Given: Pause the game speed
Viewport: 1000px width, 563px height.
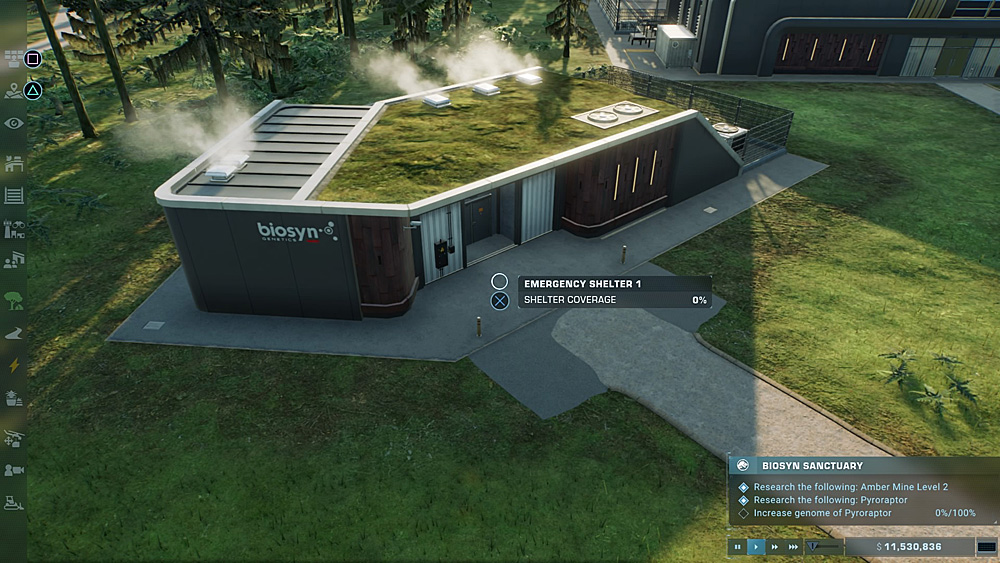Looking at the screenshot, I should [x=738, y=547].
